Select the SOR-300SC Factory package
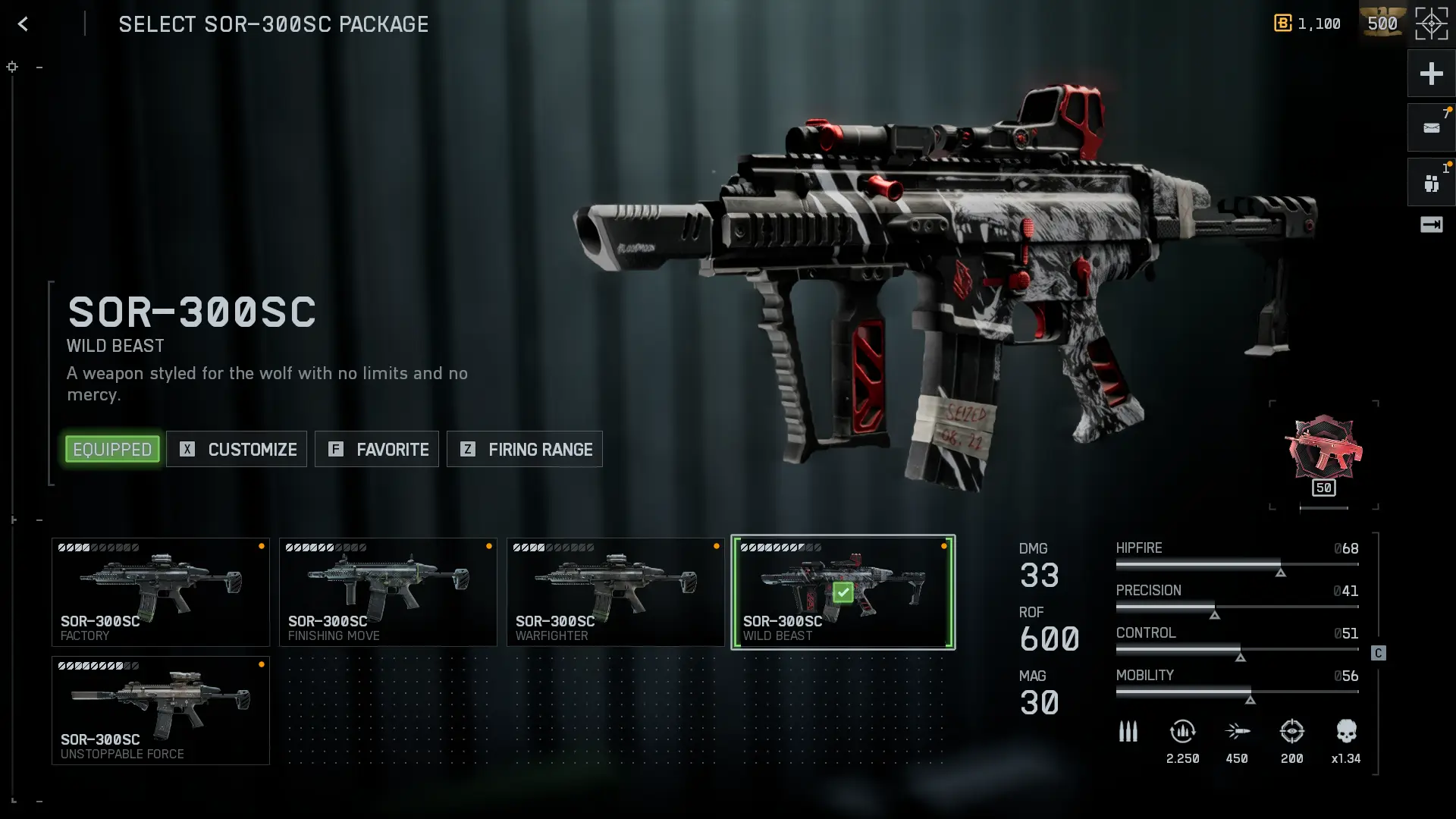This screenshot has height=819, width=1456. point(161,592)
